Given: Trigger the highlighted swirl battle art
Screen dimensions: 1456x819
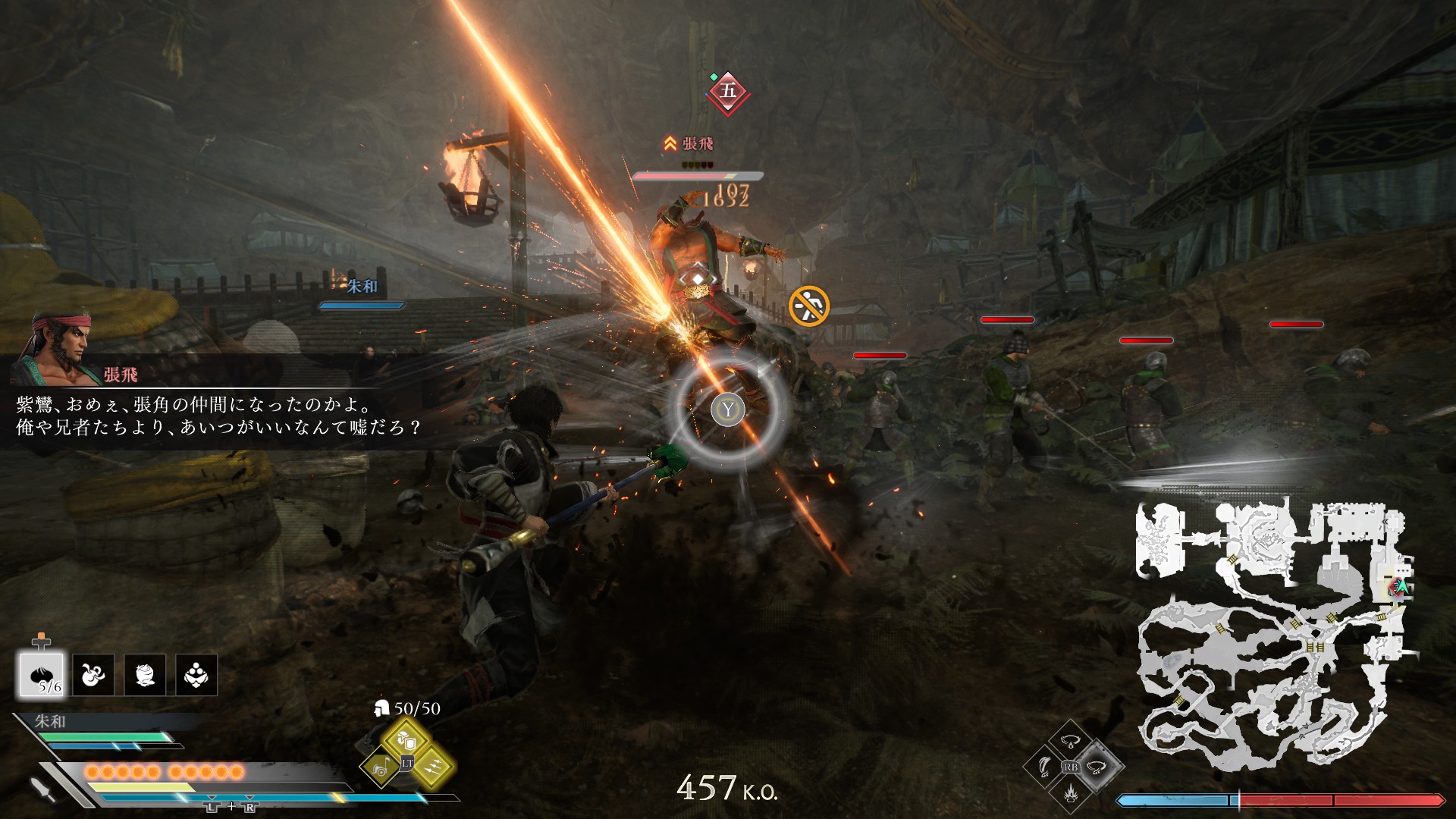Looking at the screenshot, I should pos(1095,767).
